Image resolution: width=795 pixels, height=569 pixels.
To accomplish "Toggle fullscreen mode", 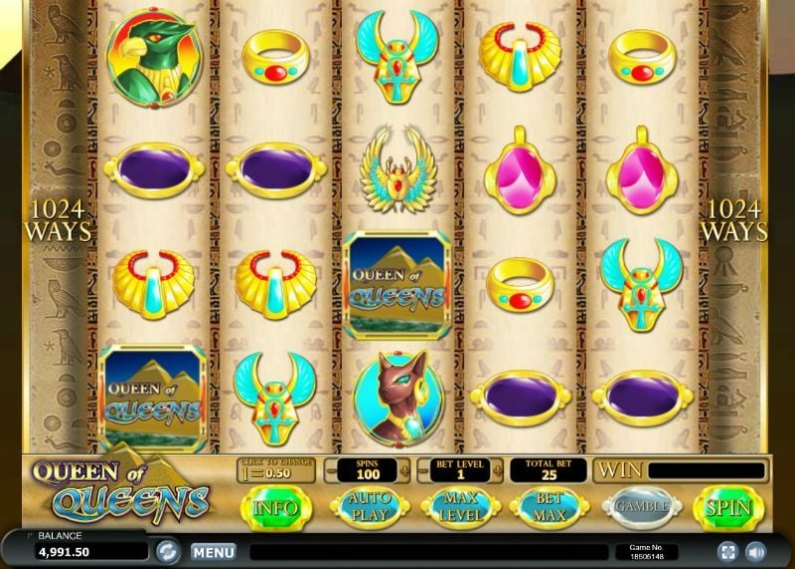I will [728, 551].
